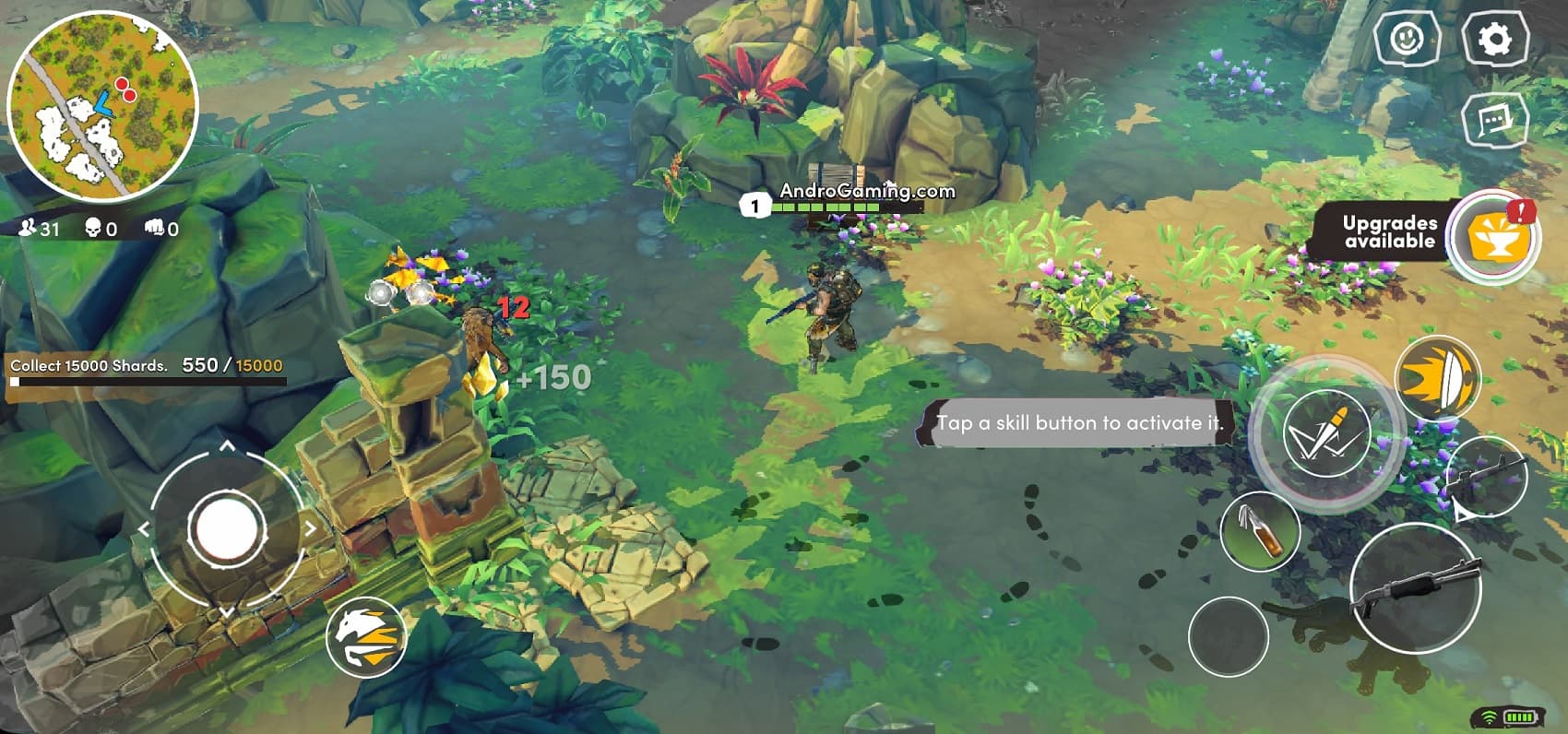Tap the empty round skill button
Viewport: 1568px width, 734px height.
click(1228, 636)
